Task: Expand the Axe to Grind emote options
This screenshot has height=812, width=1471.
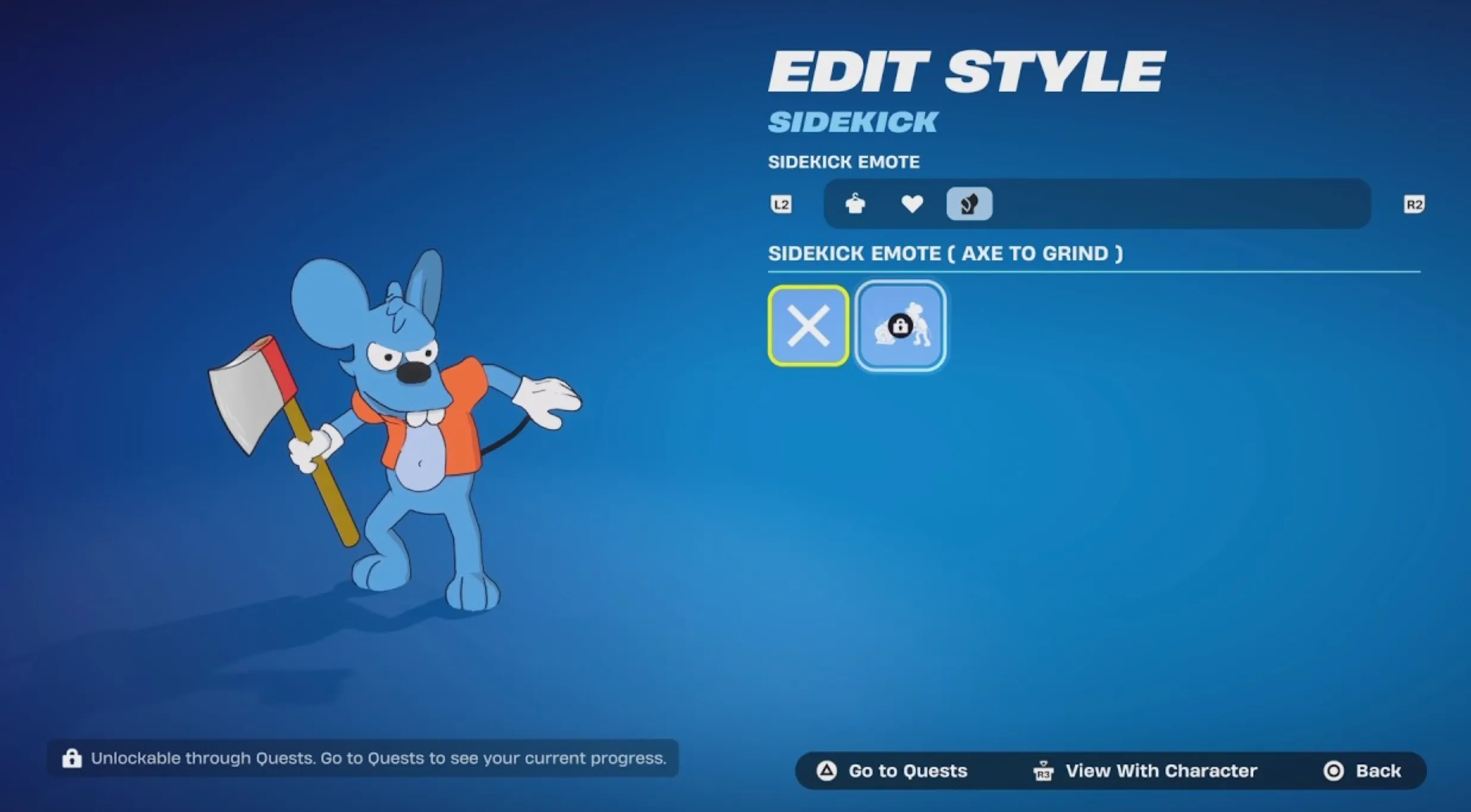Action: point(947,253)
